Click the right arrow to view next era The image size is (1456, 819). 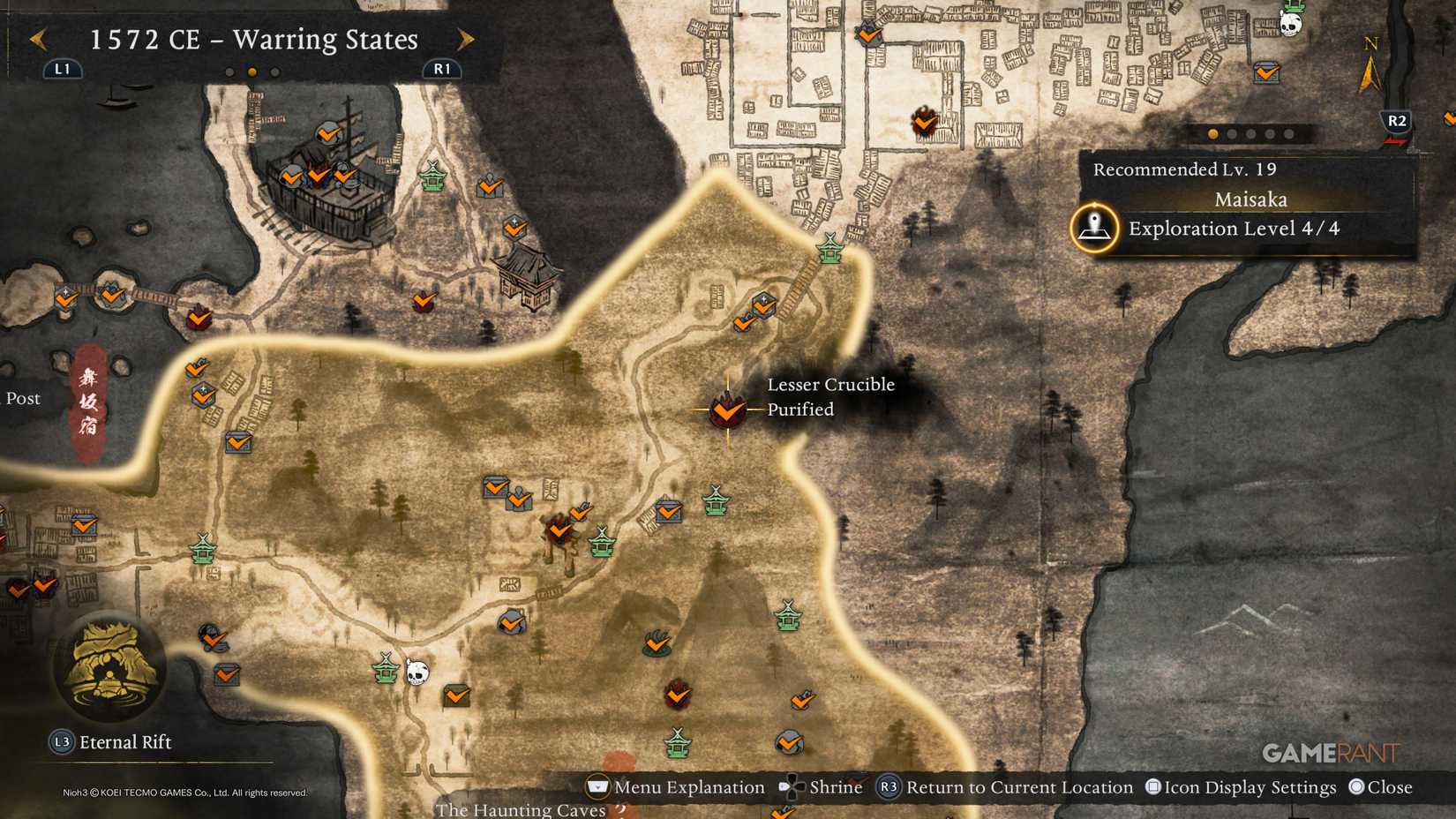tap(466, 39)
